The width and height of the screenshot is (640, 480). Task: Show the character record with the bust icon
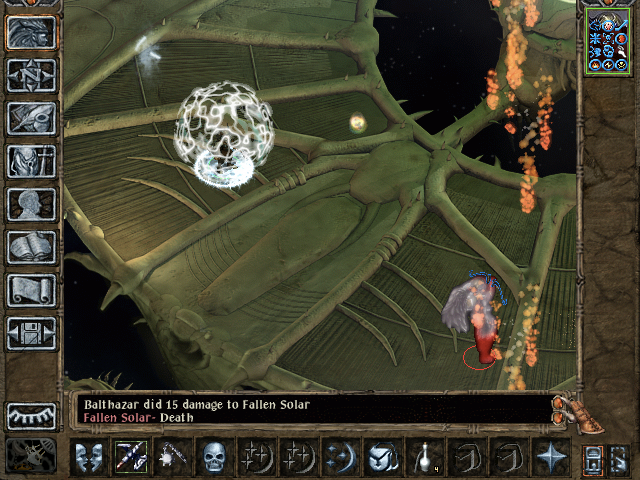coord(31,204)
